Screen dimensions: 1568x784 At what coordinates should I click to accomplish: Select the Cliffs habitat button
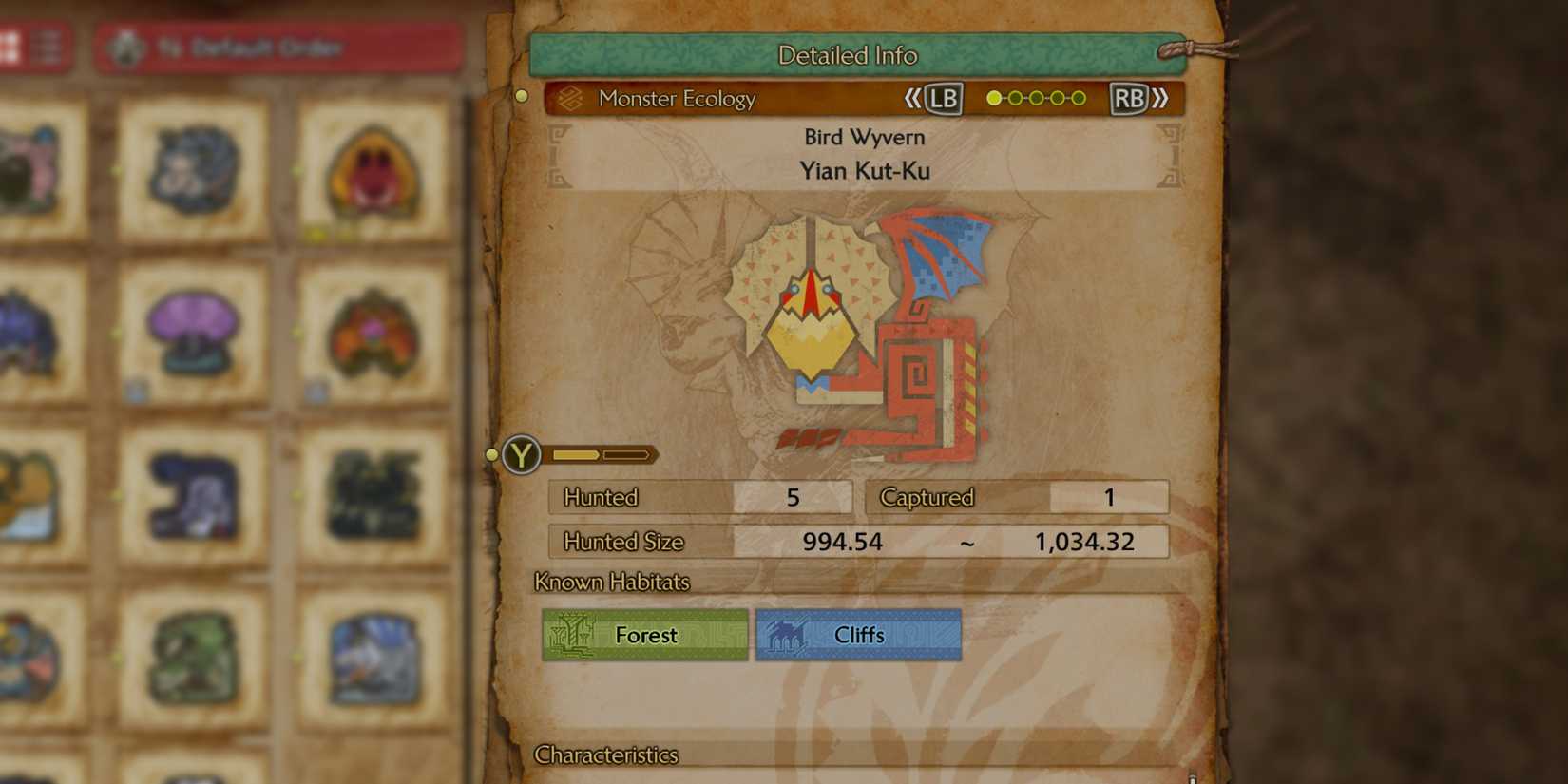[x=856, y=635]
